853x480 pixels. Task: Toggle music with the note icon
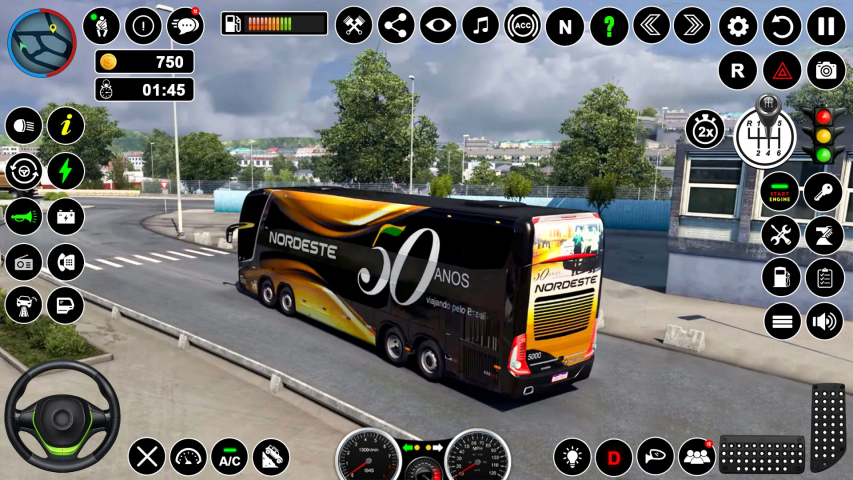point(481,26)
